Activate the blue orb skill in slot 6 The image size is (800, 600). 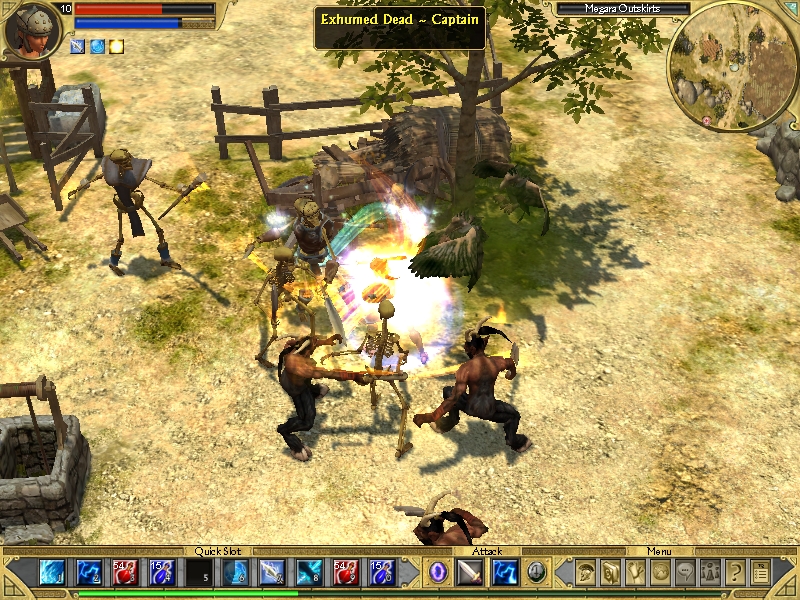point(237,572)
